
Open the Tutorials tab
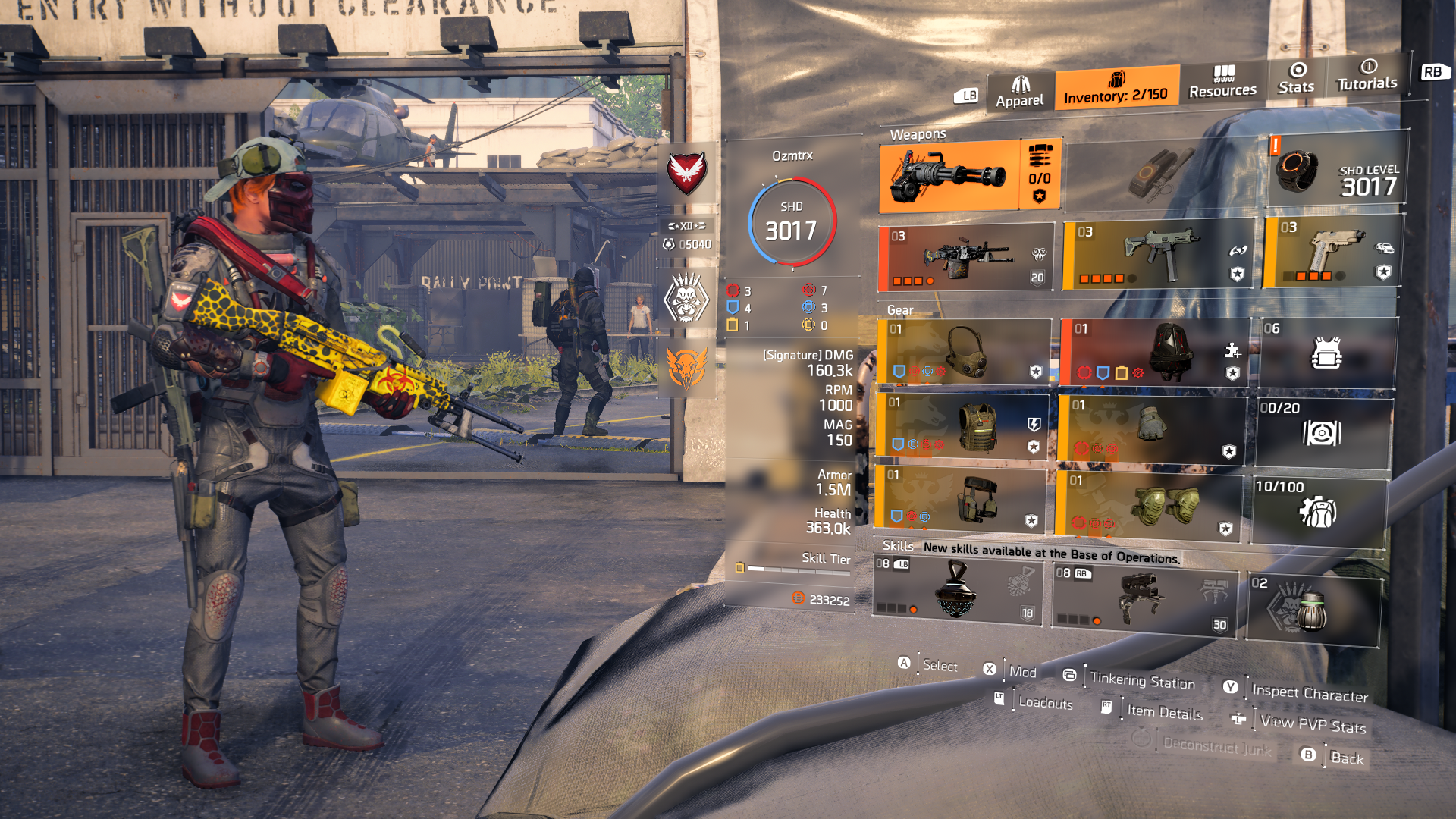pos(1367,75)
